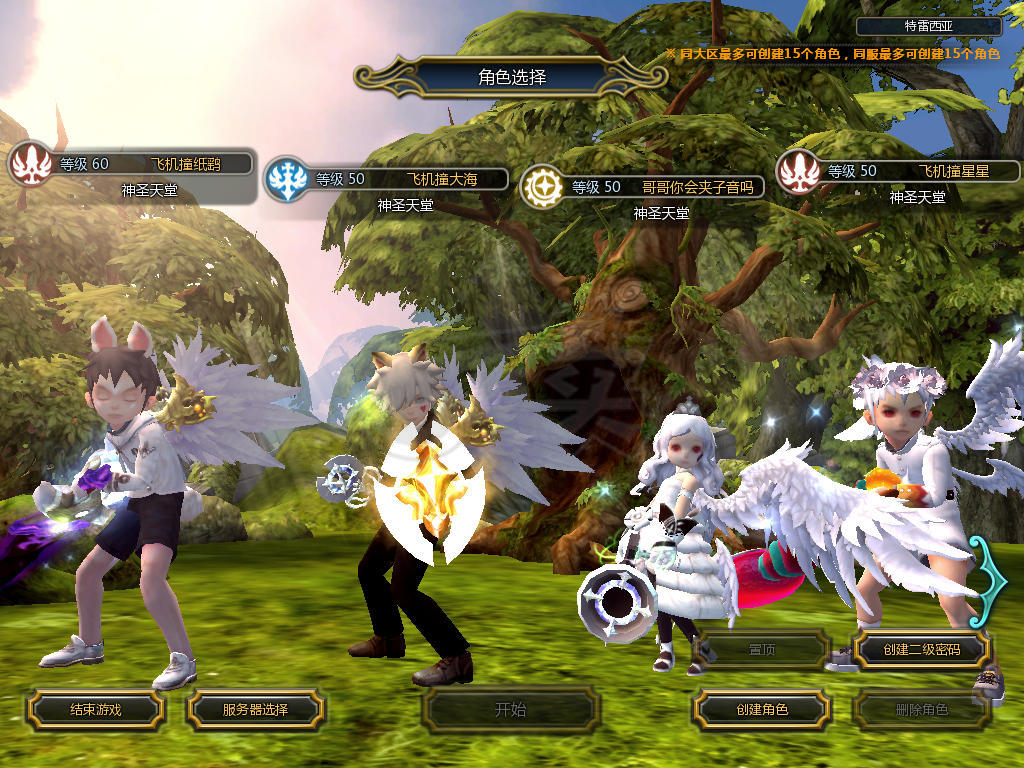This screenshot has width=1024, height=768.
Task: Open 创建二级密码 secondary password setup
Action: (921, 650)
